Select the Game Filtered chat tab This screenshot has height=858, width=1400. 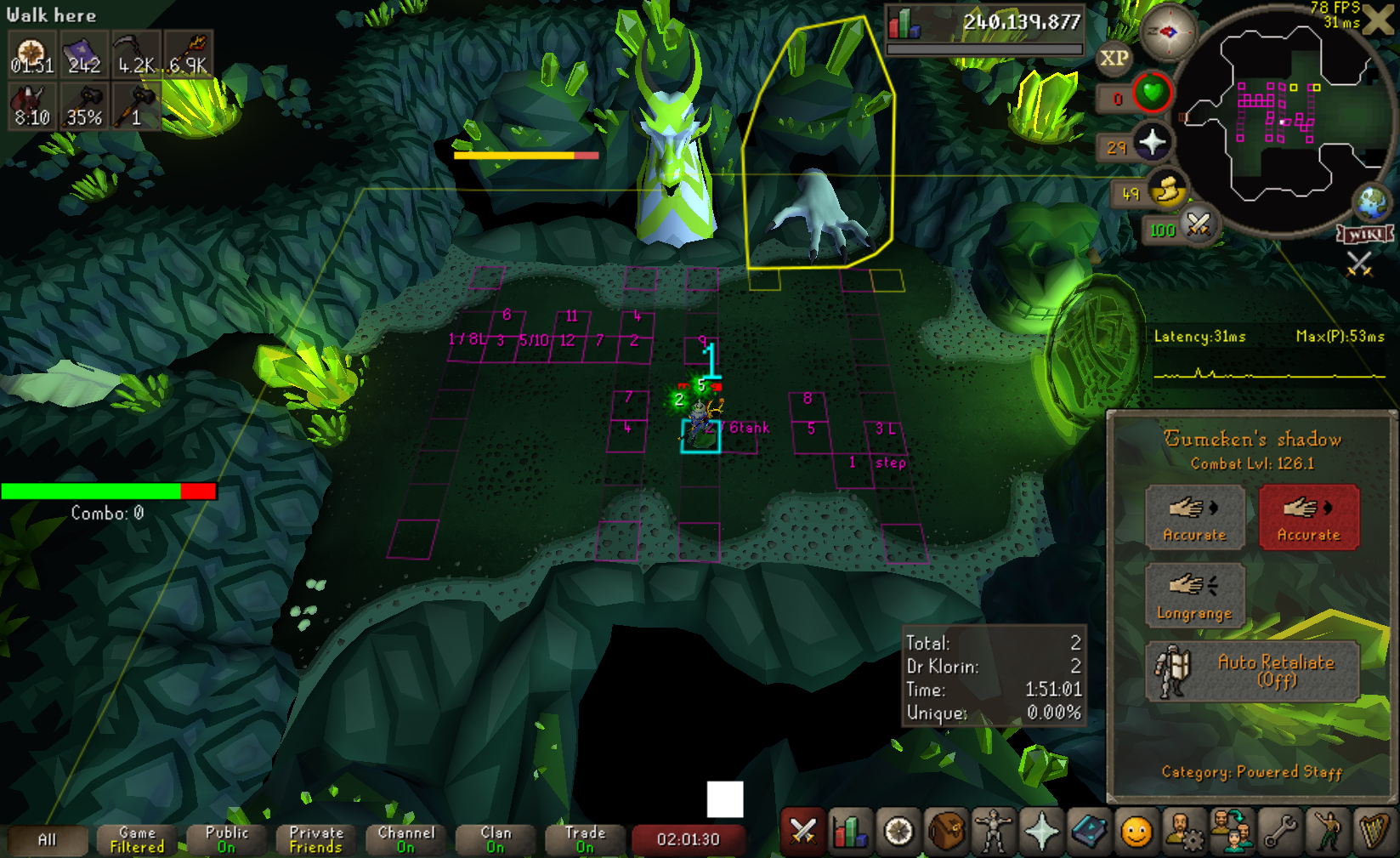click(137, 839)
